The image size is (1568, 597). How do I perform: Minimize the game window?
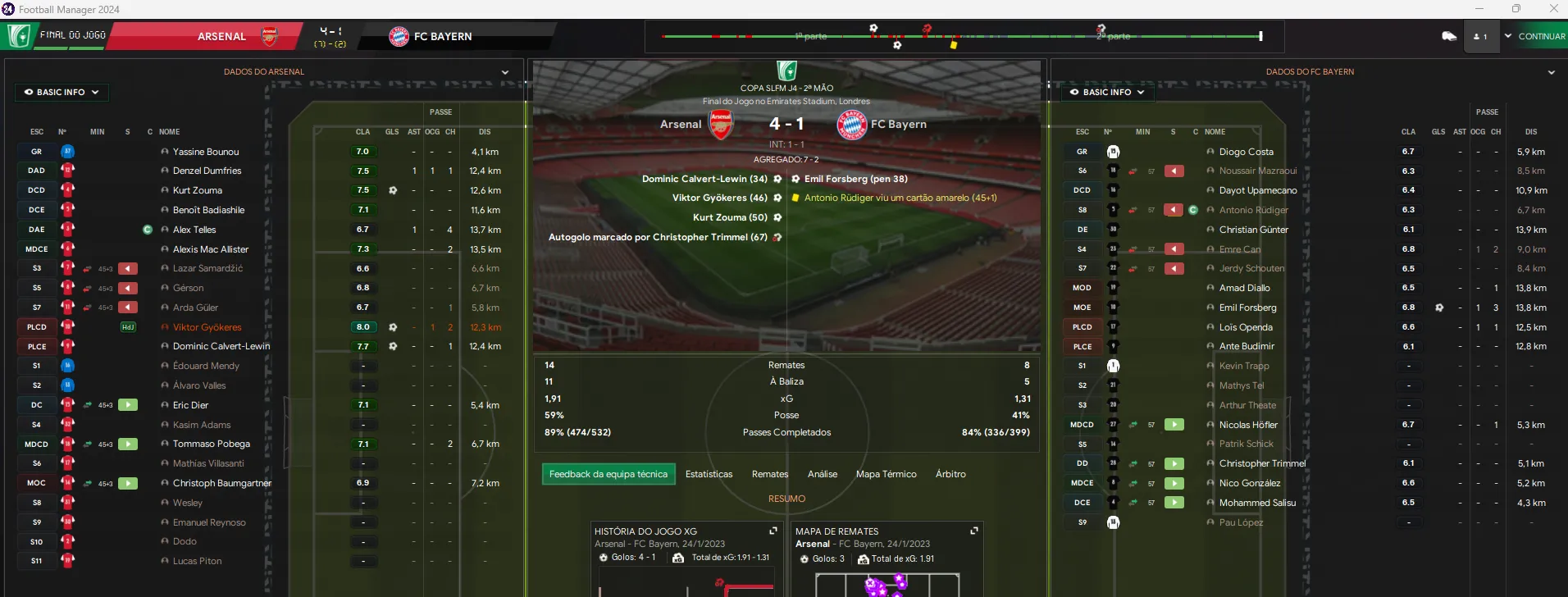(1479, 9)
